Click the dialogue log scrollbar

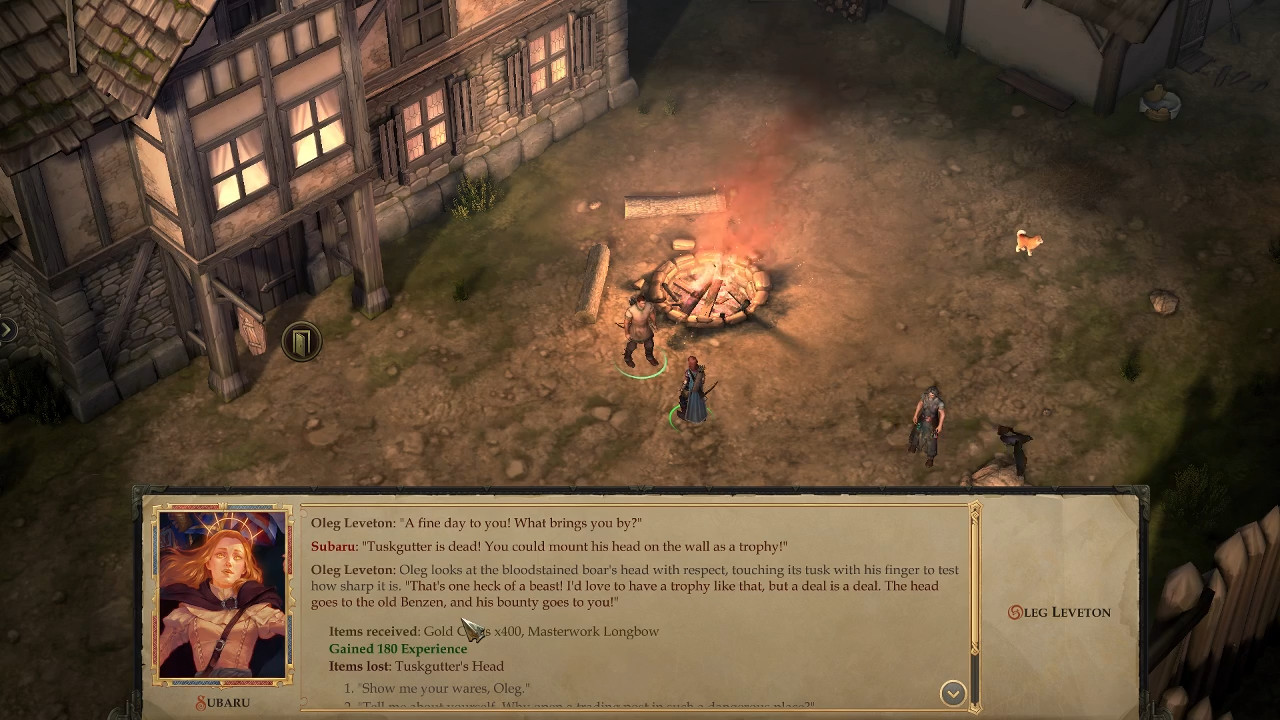tap(975, 600)
